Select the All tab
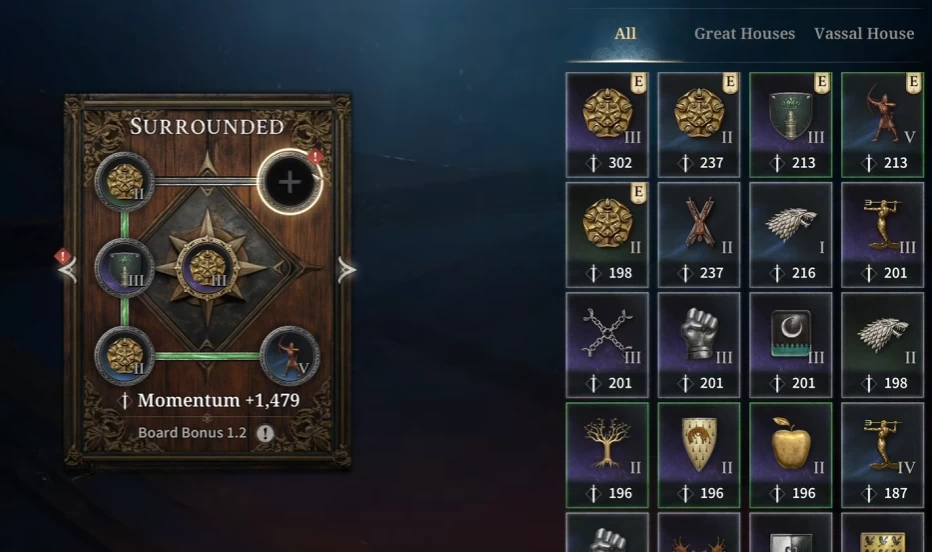The image size is (932, 552). tap(625, 34)
